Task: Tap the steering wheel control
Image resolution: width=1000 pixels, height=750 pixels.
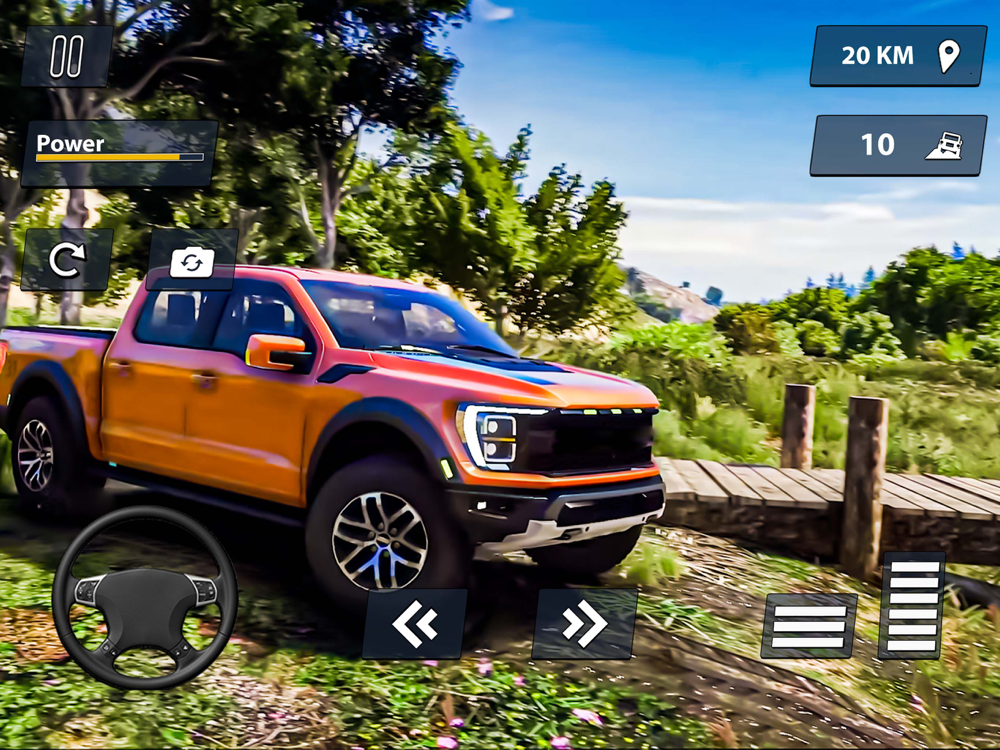Action: coord(145,597)
